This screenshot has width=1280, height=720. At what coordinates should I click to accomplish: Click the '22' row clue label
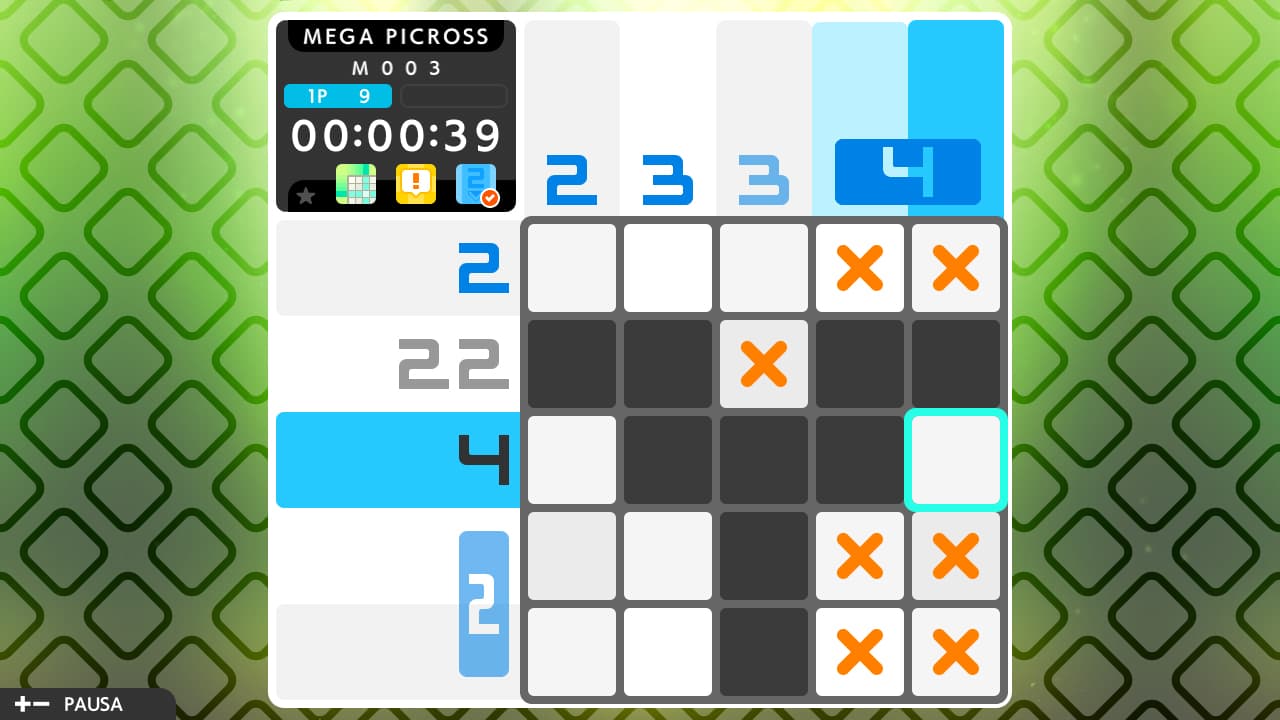[x=452, y=364]
